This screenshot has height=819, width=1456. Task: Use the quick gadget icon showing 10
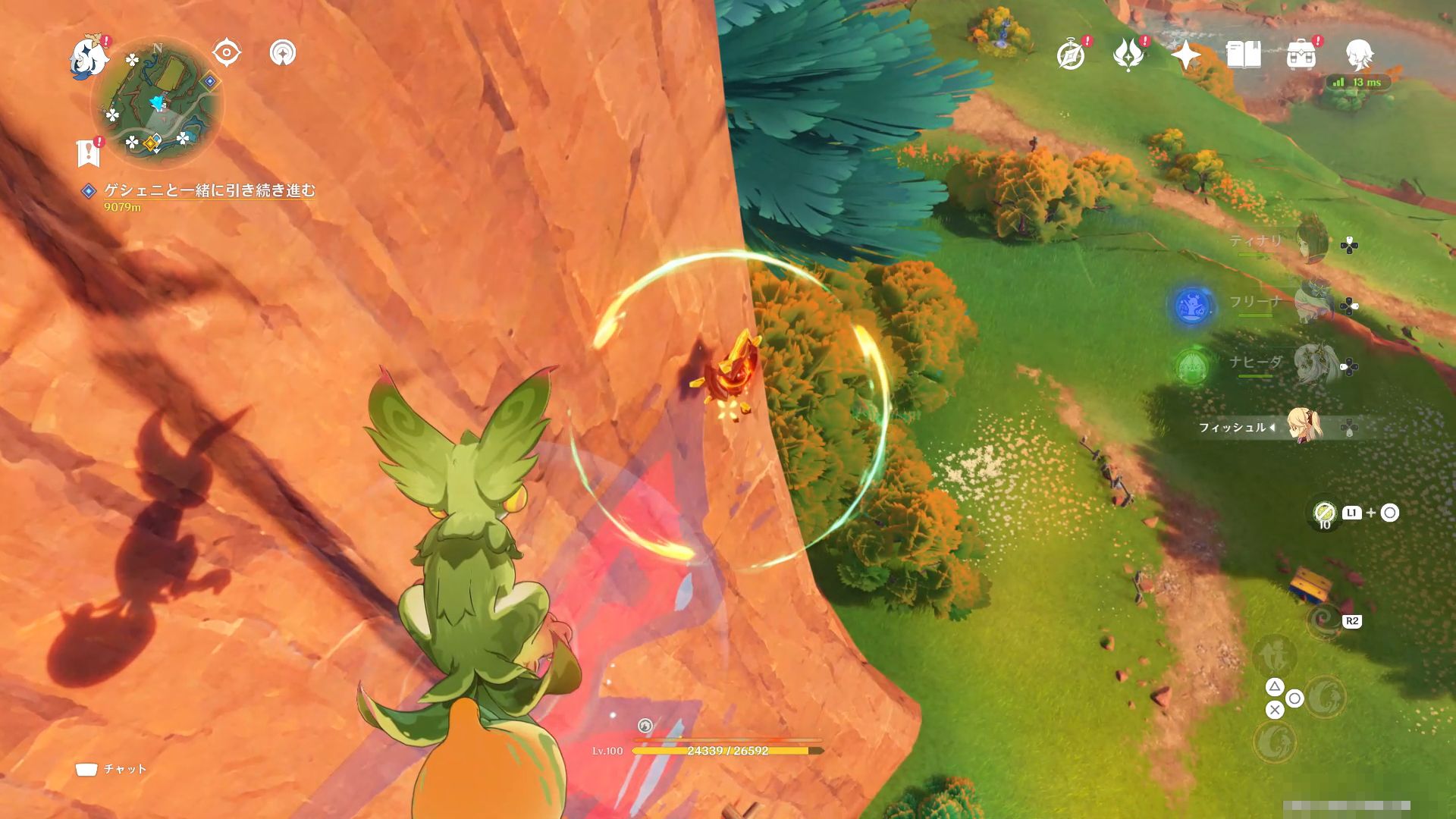(x=1324, y=513)
